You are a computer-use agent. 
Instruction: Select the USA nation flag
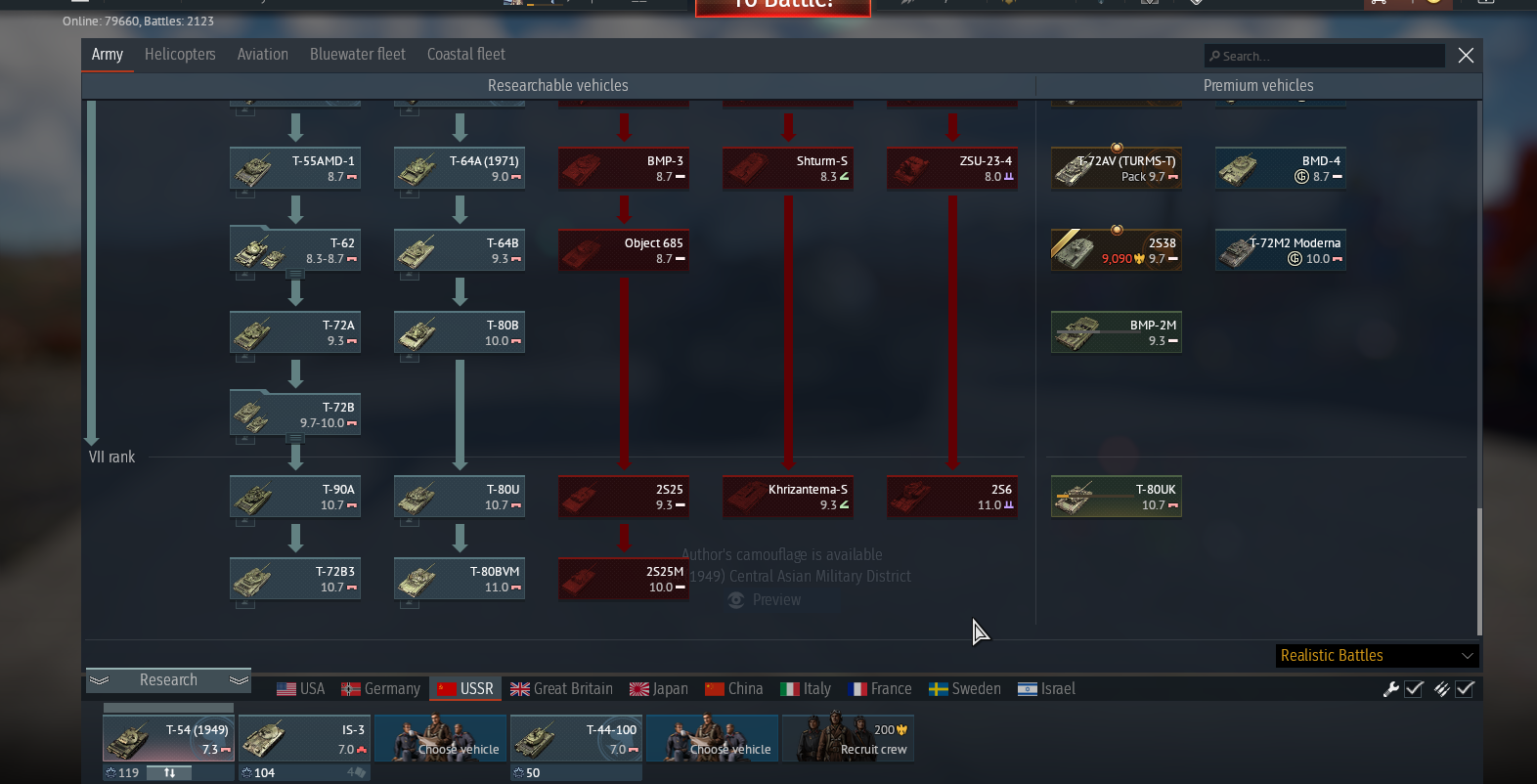tap(285, 688)
